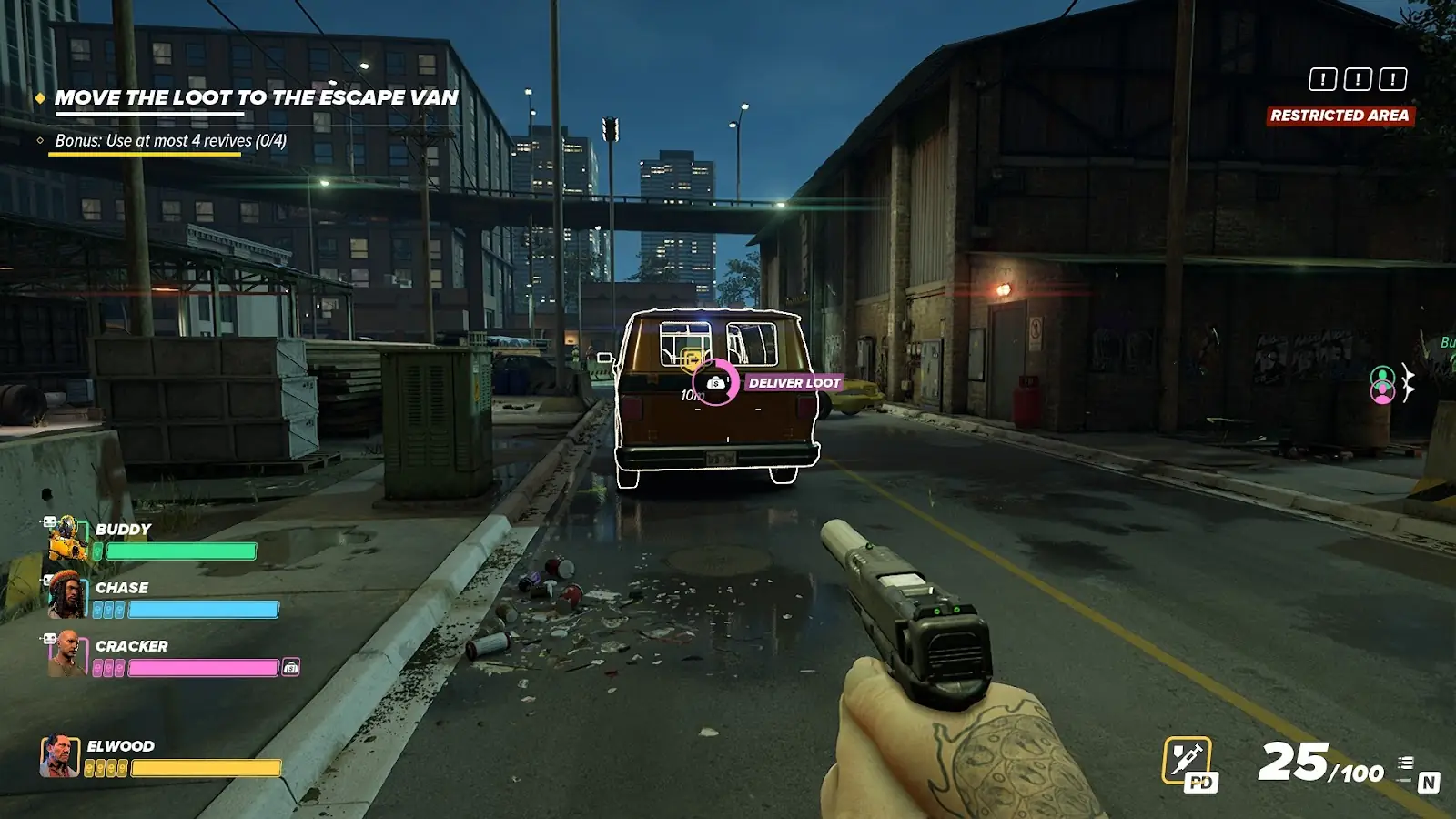Choose Chase's teammate portrait
1456x819 pixels.
pyautogui.click(x=66, y=595)
